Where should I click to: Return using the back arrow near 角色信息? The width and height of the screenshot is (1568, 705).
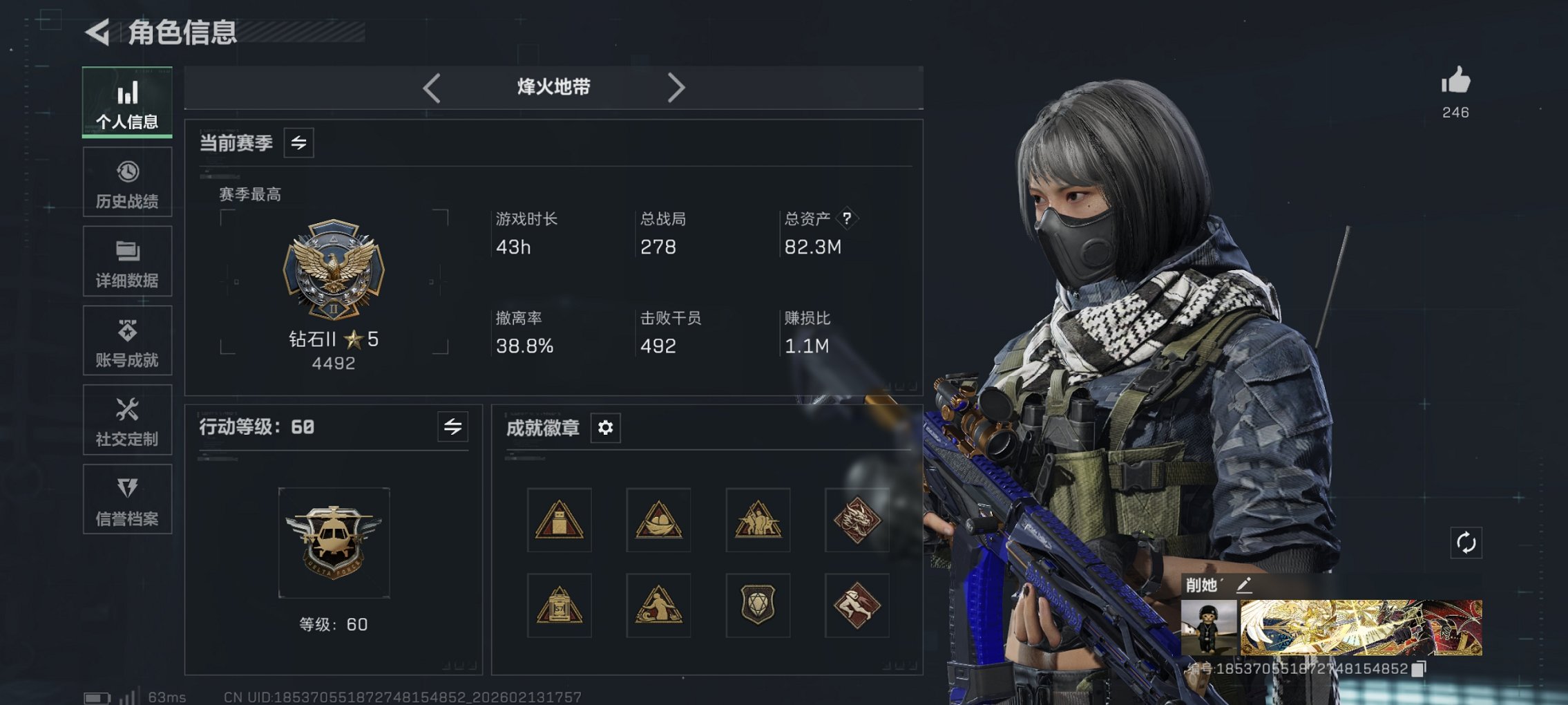click(x=96, y=31)
